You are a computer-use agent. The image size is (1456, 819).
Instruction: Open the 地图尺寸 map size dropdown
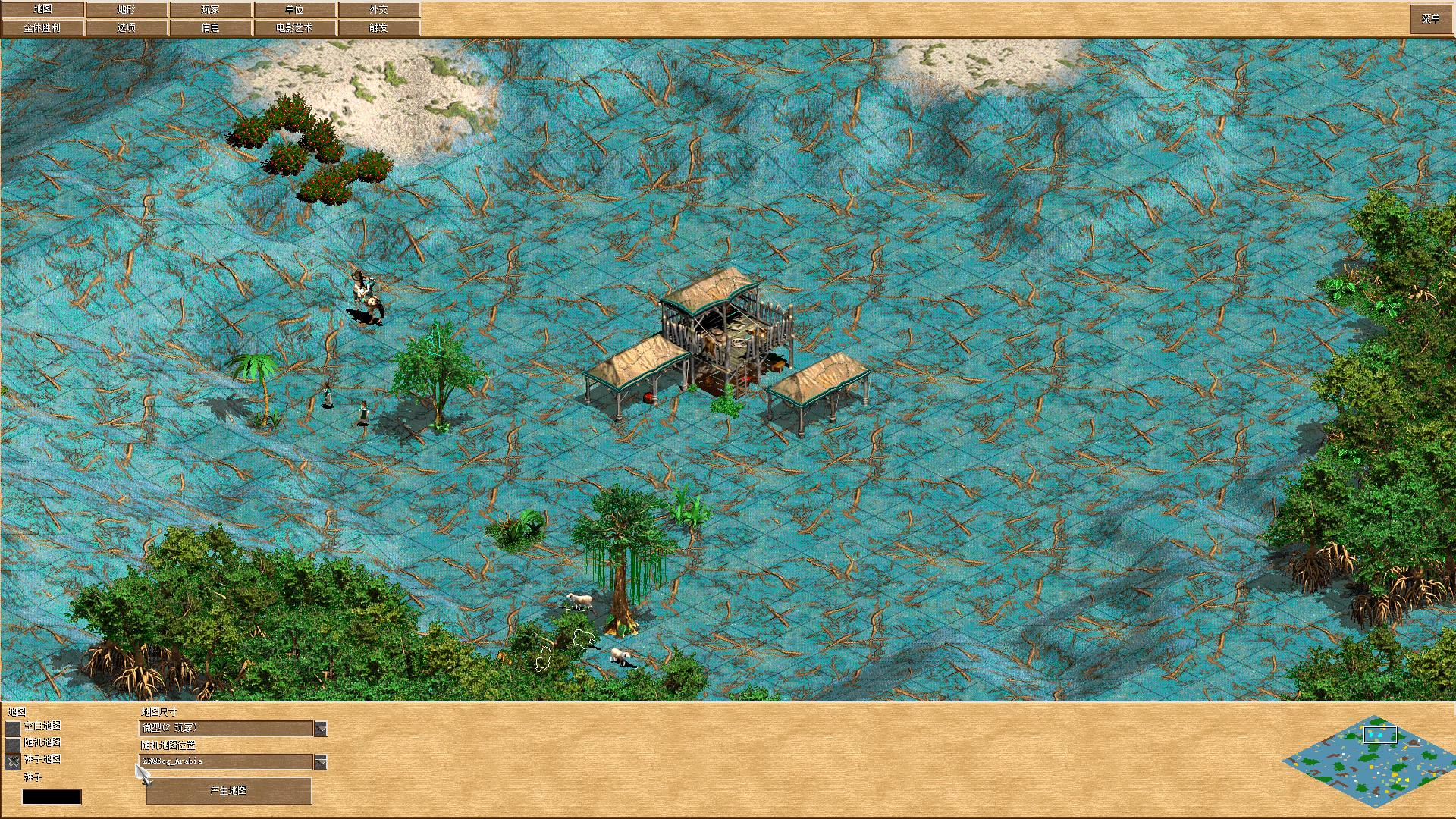[227, 727]
